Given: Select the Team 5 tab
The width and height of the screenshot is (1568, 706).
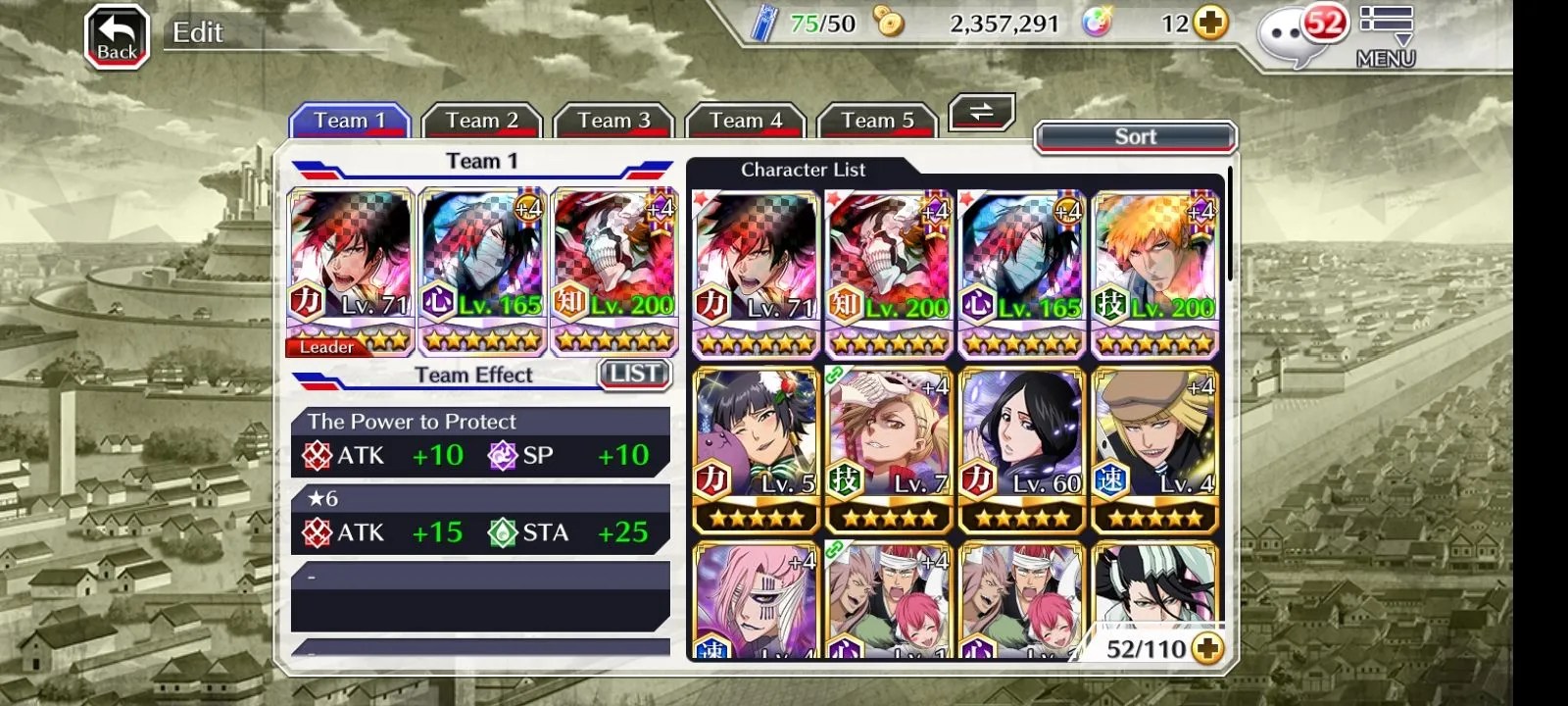Looking at the screenshot, I should coord(877,121).
